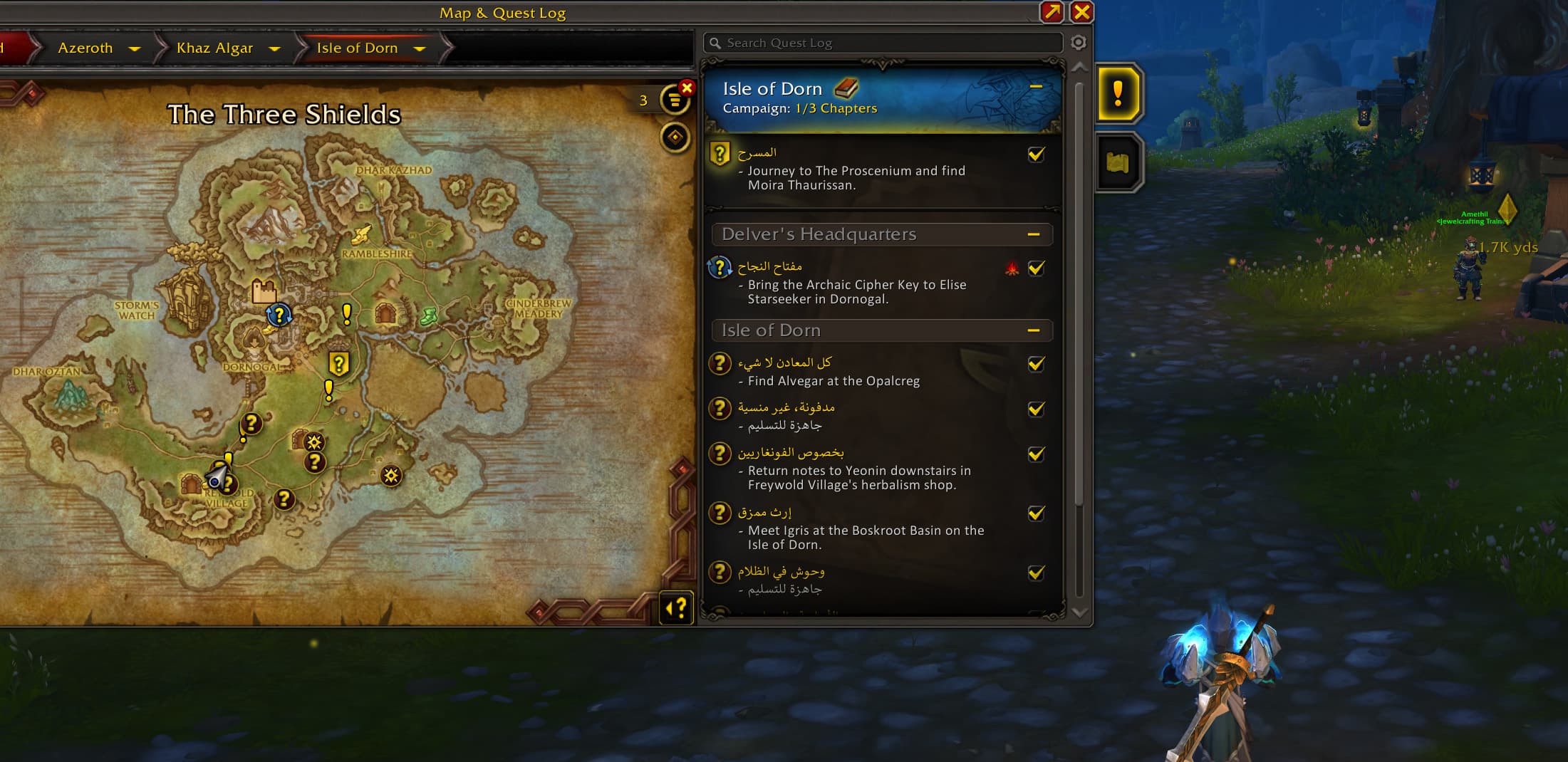1568x762 pixels.
Task: Switch to the quests tab with exclamation mark
Action: pyautogui.click(x=1118, y=94)
